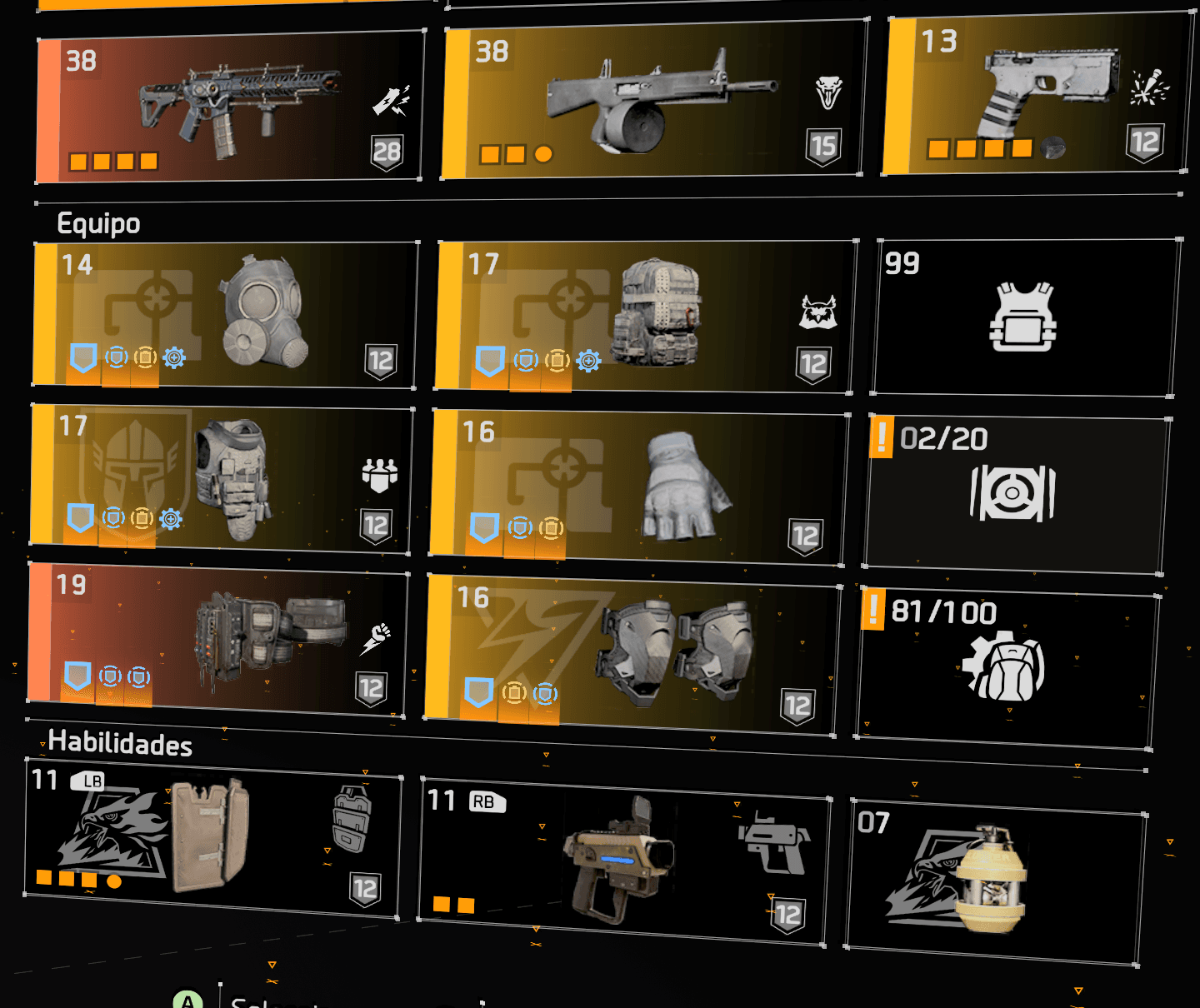The image size is (1200, 1008).
Task: Select the holster gear slot
Action: pyautogui.click(x=217, y=639)
